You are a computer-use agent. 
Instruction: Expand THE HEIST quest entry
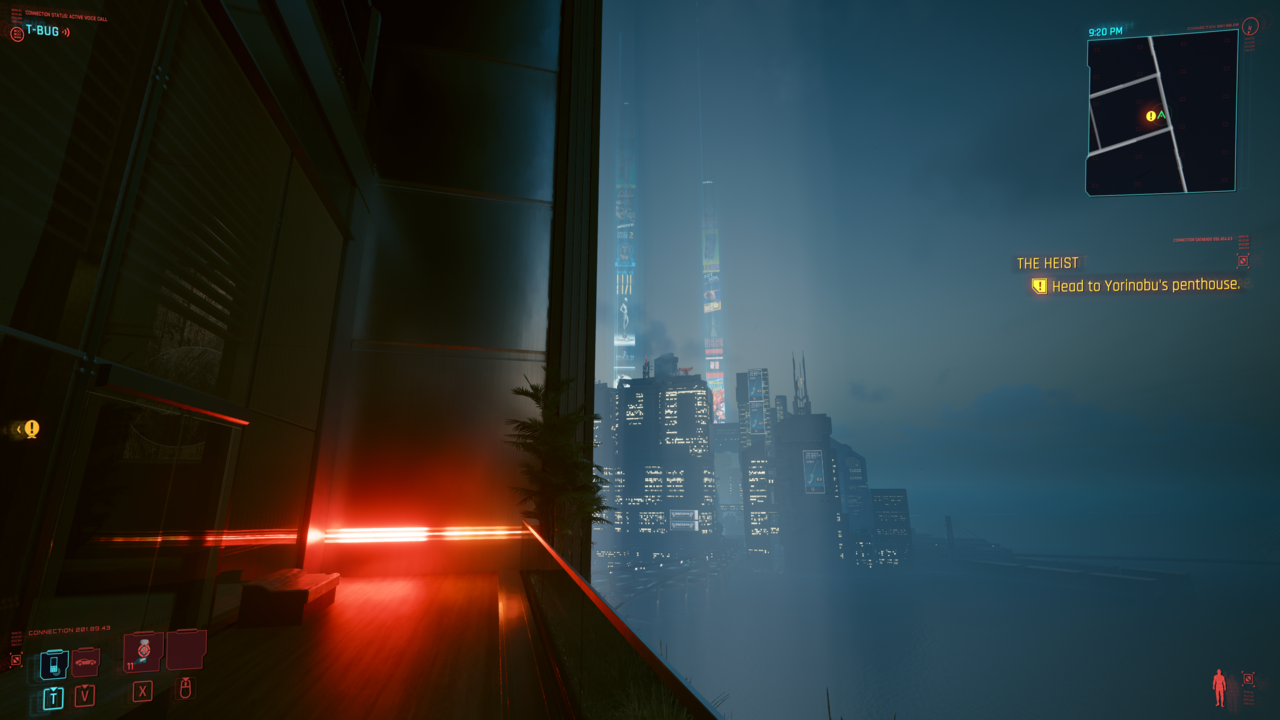(x=1048, y=262)
